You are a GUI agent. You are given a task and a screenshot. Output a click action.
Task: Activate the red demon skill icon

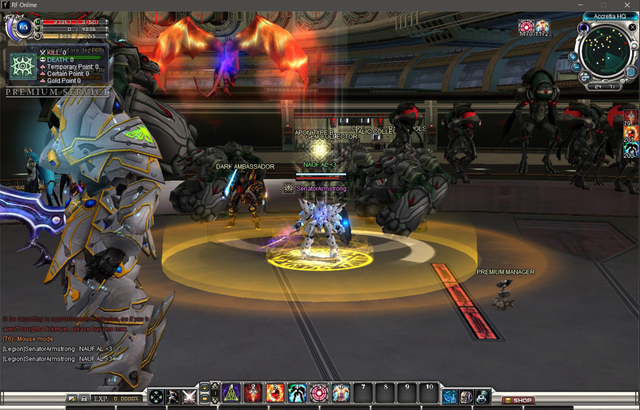(253, 393)
